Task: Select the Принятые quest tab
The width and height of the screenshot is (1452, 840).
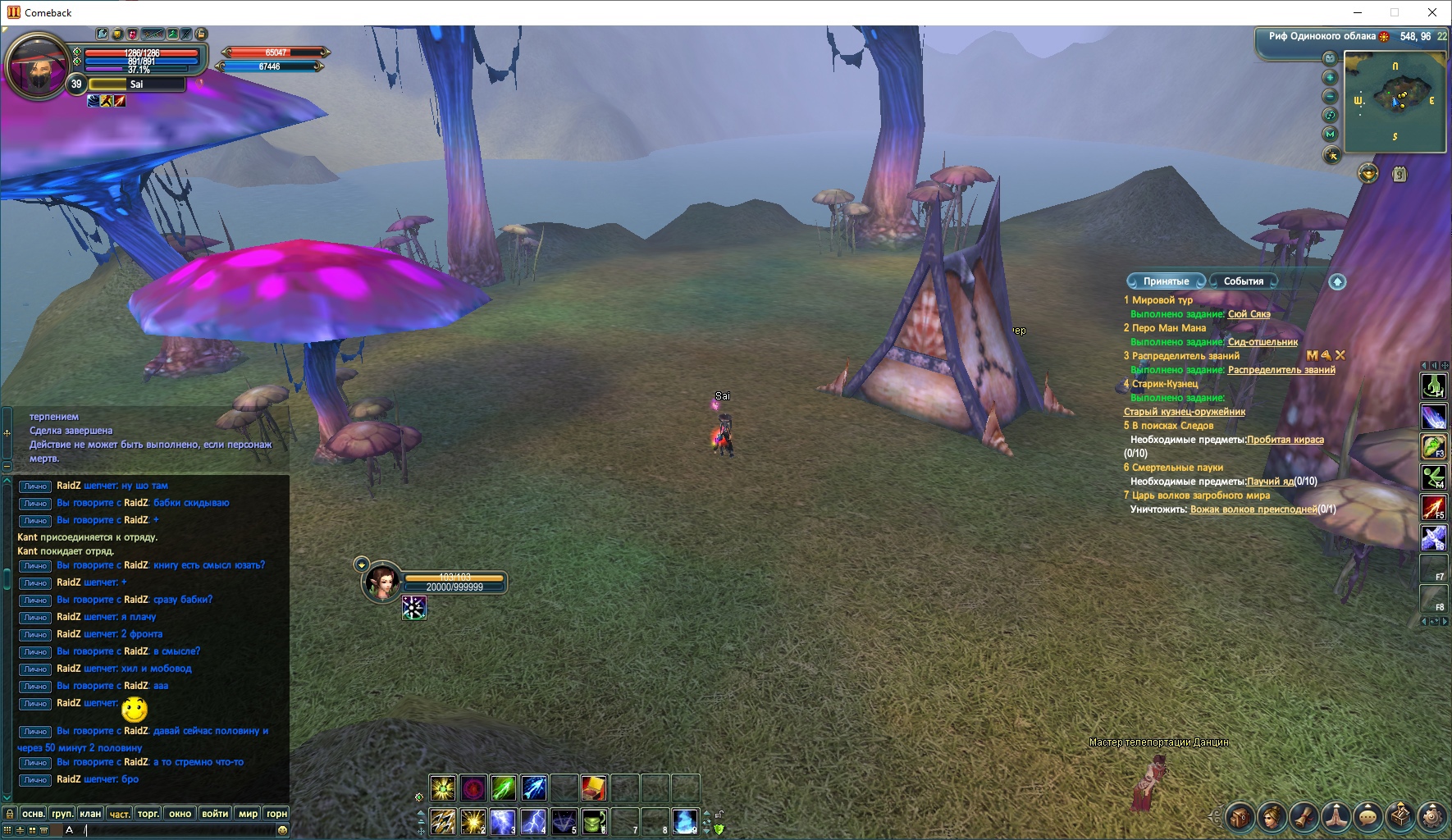Action: click(1166, 281)
